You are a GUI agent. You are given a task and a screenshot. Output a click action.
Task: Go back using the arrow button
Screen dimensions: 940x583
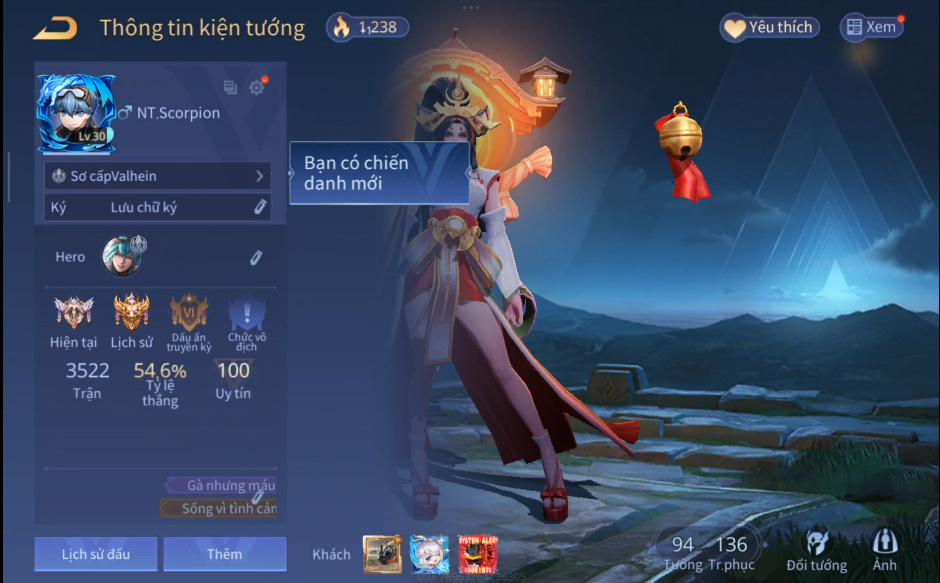55,28
